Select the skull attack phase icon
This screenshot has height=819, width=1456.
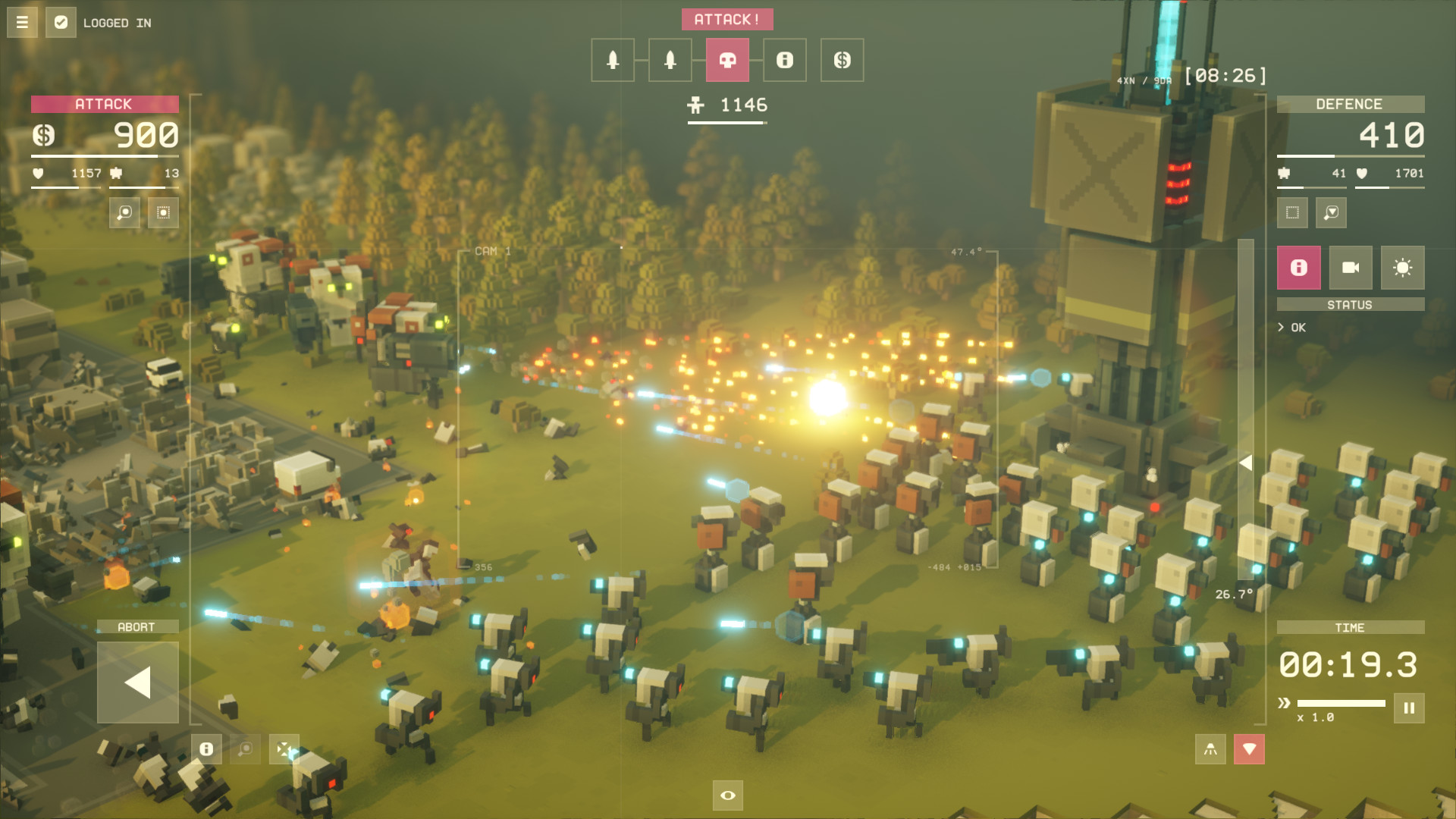729,60
